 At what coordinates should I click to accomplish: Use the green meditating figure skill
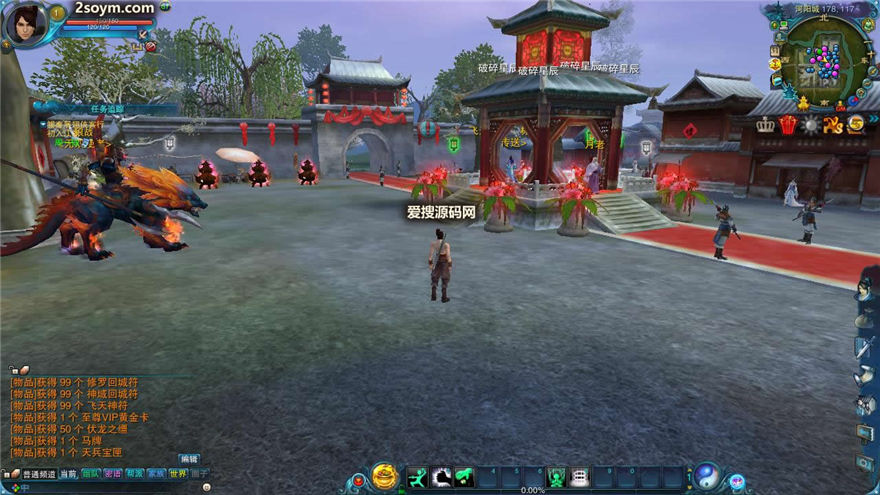(x=556, y=478)
